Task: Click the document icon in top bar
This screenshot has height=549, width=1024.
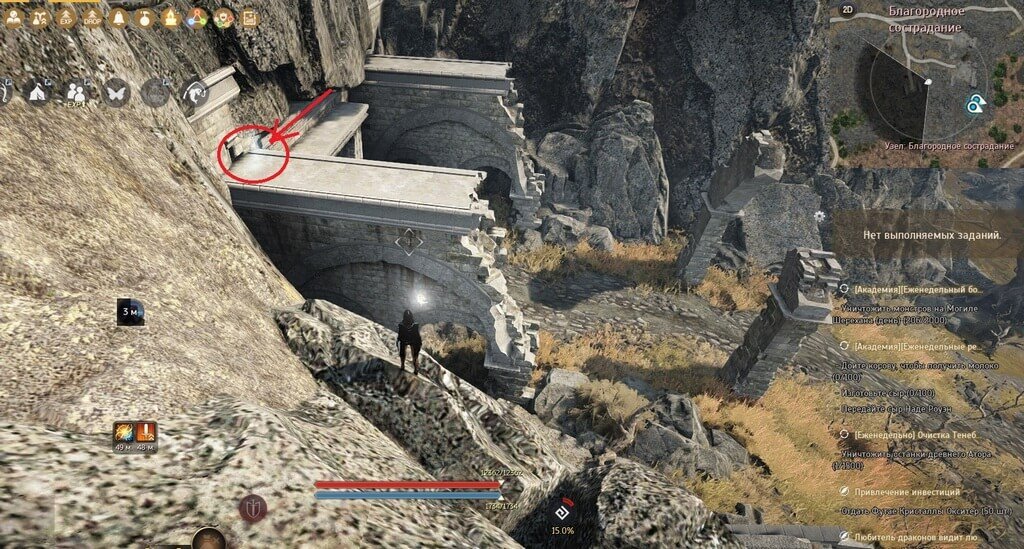Action: (x=249, y=18)
